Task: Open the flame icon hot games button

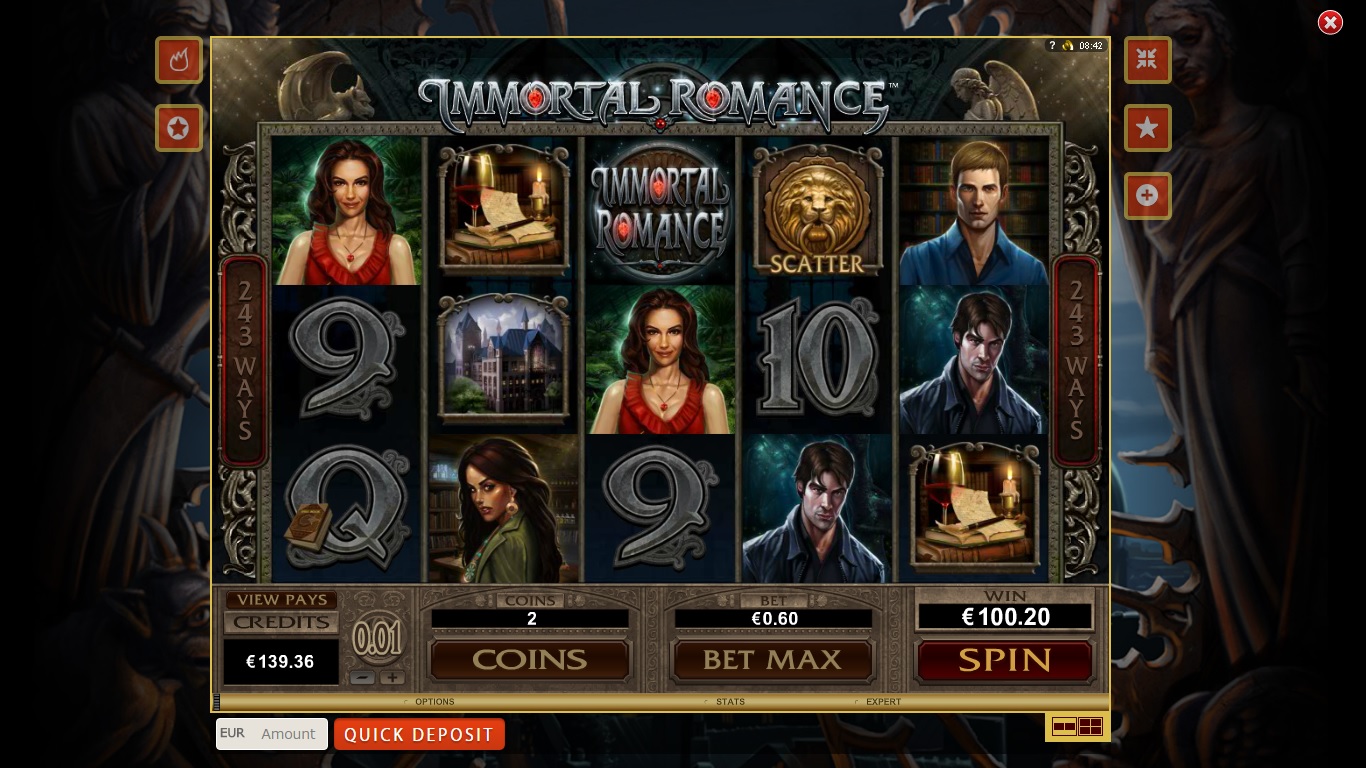Action: (x=179, y=60)
